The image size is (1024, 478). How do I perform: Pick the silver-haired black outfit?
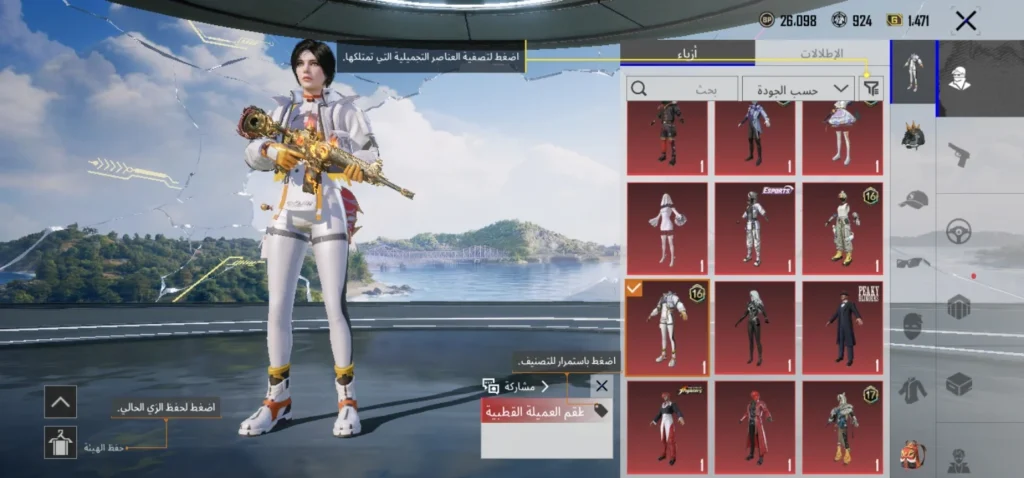[755, 328]
